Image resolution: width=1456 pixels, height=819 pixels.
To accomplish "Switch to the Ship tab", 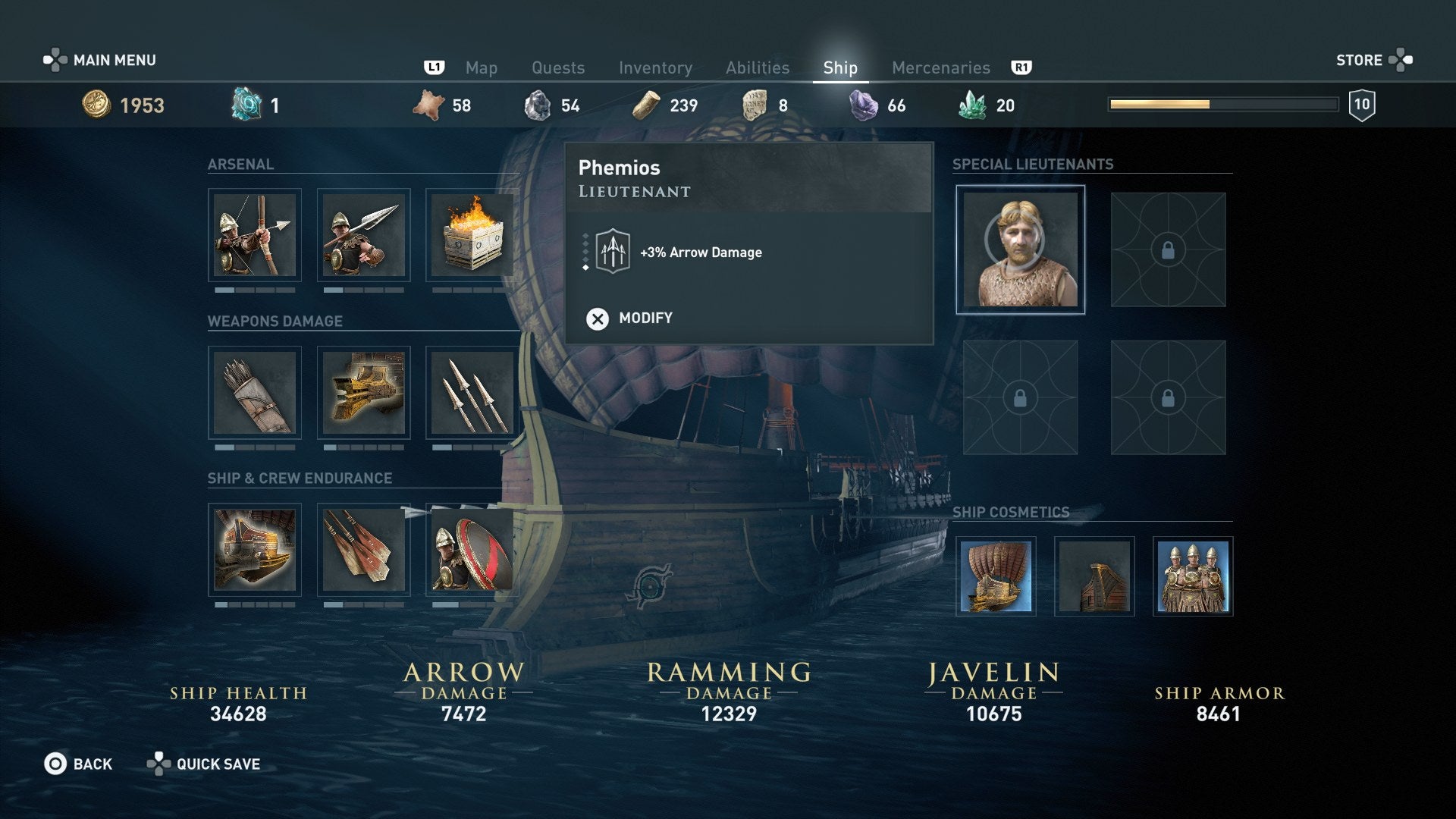I will coord(840,68).
